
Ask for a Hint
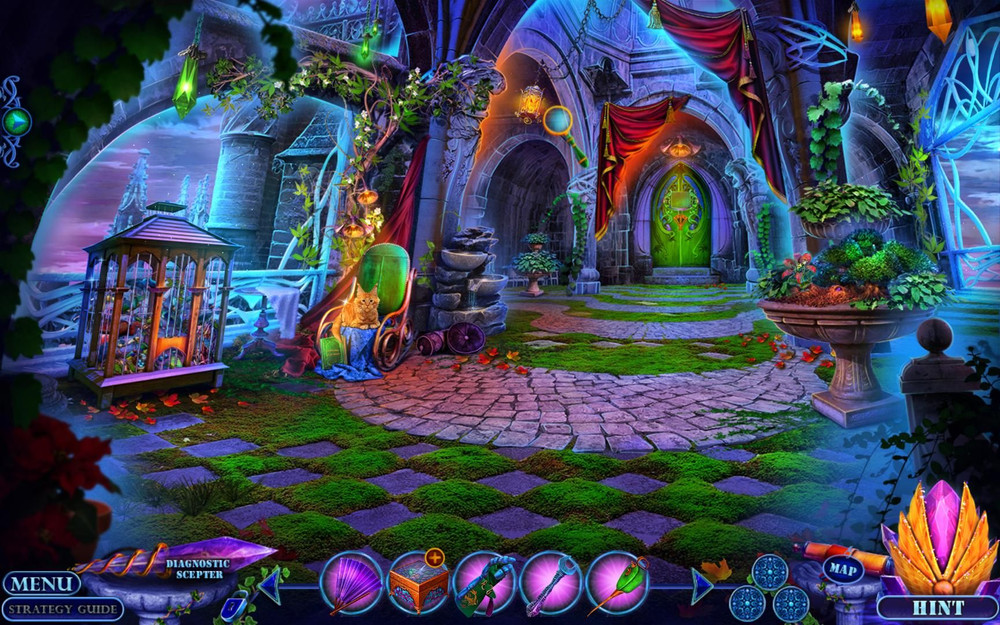click(937, 607)
